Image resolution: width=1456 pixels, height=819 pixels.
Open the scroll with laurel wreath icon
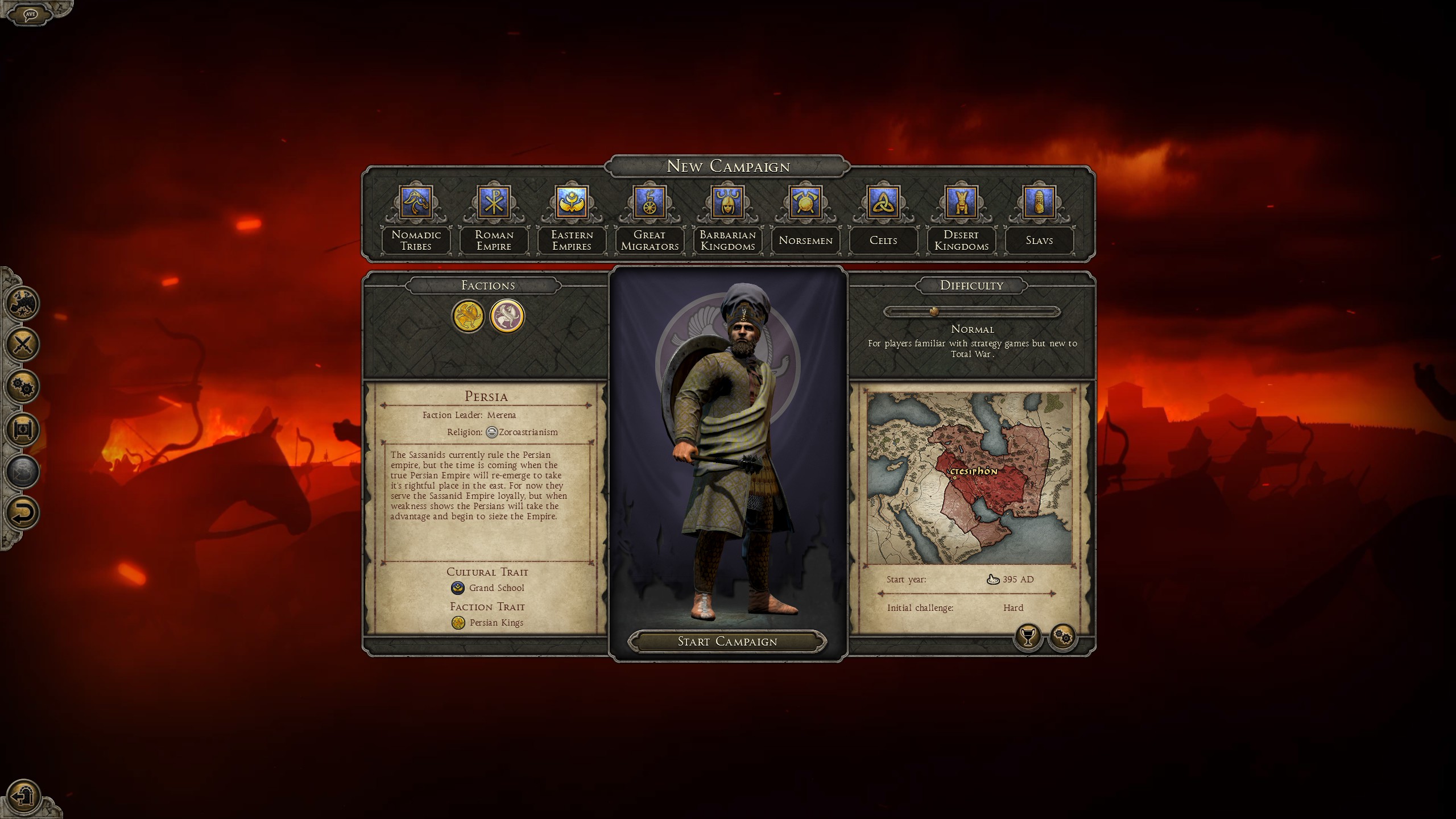(23, 428)
